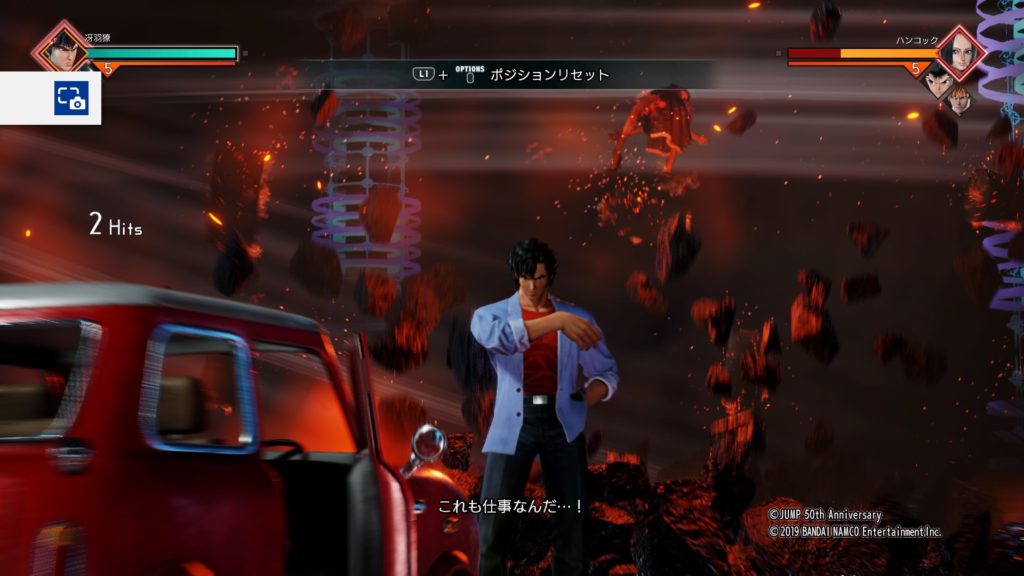1024x576 pixels.
Task: Pick the orange-haired reserve fighter portrait
Action: click(x=959, y=99)
